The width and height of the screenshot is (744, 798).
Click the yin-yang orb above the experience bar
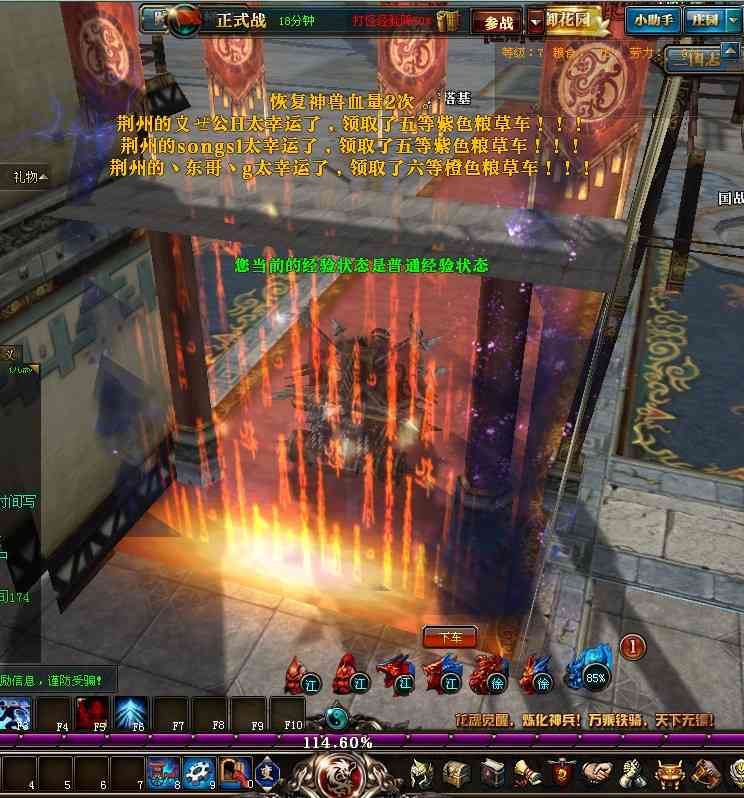click(x=338, y=716)
